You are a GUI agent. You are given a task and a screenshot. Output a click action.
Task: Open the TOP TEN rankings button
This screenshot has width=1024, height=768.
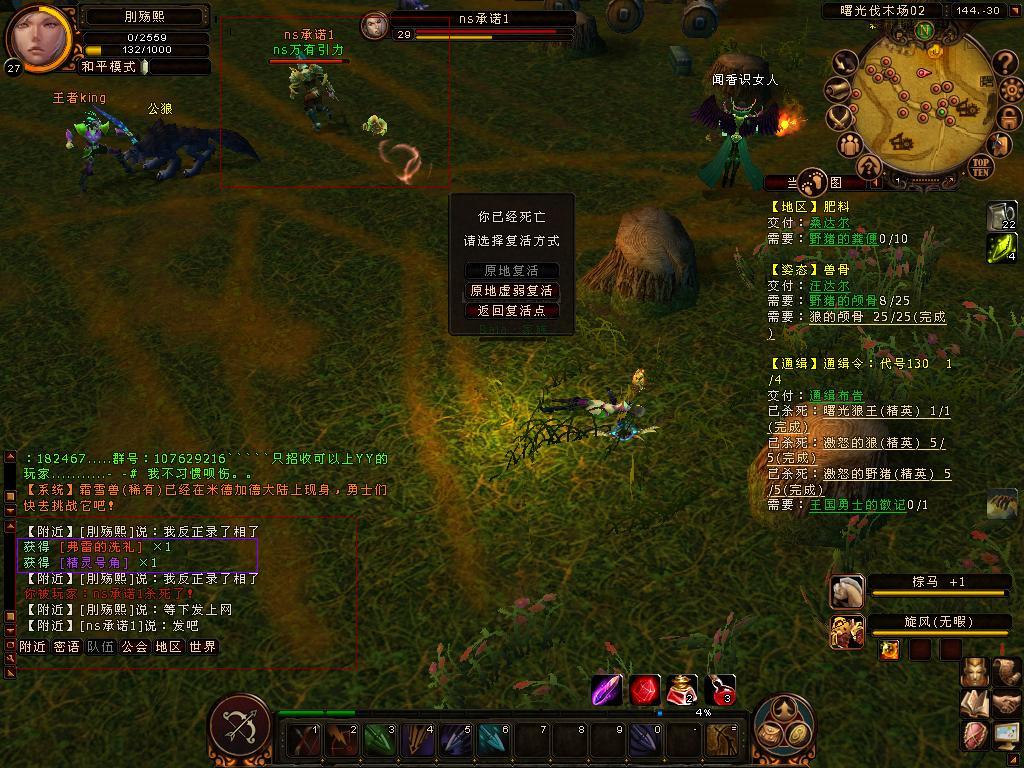(980, 166)
